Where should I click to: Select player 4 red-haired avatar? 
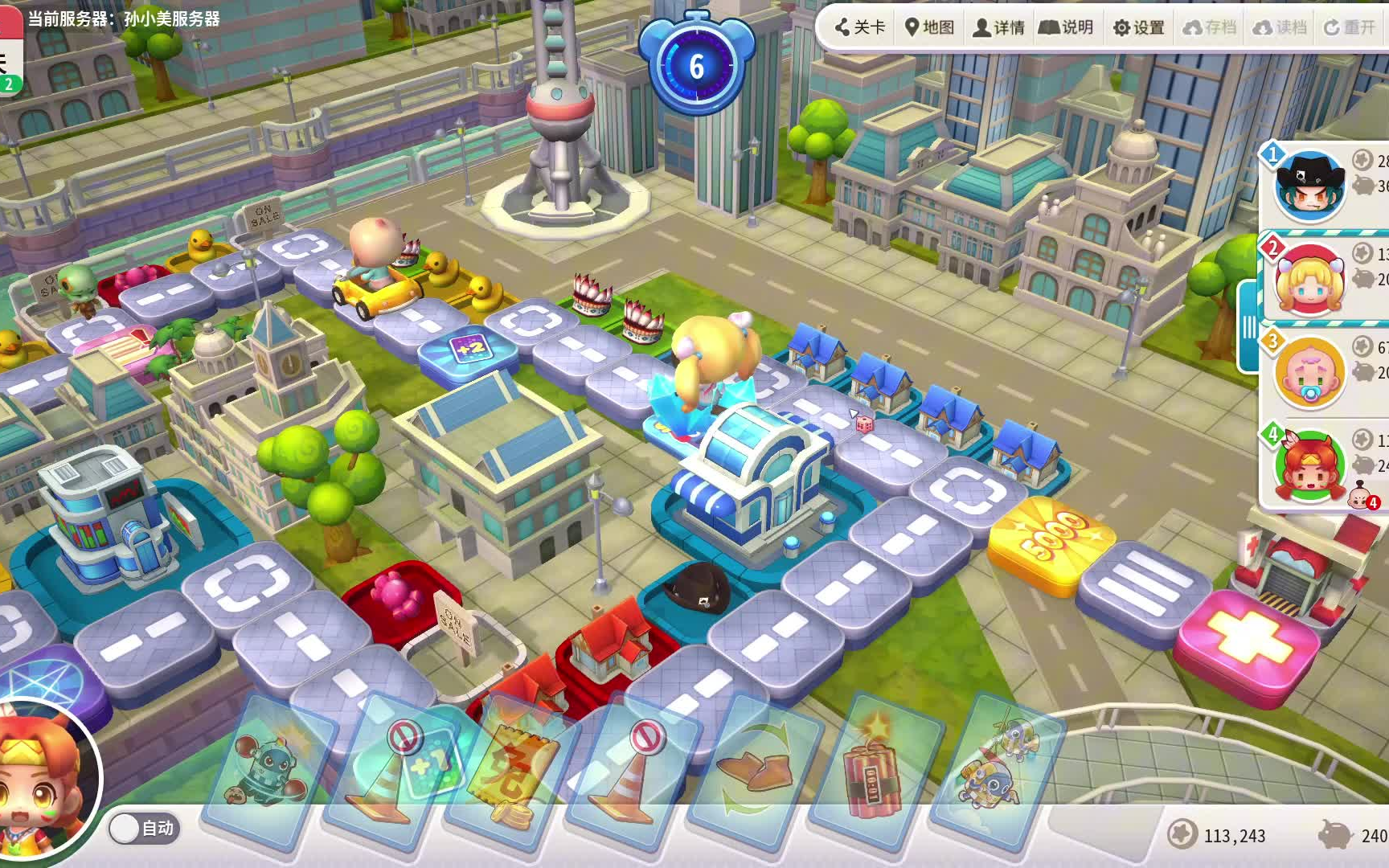coord(1309,466)
